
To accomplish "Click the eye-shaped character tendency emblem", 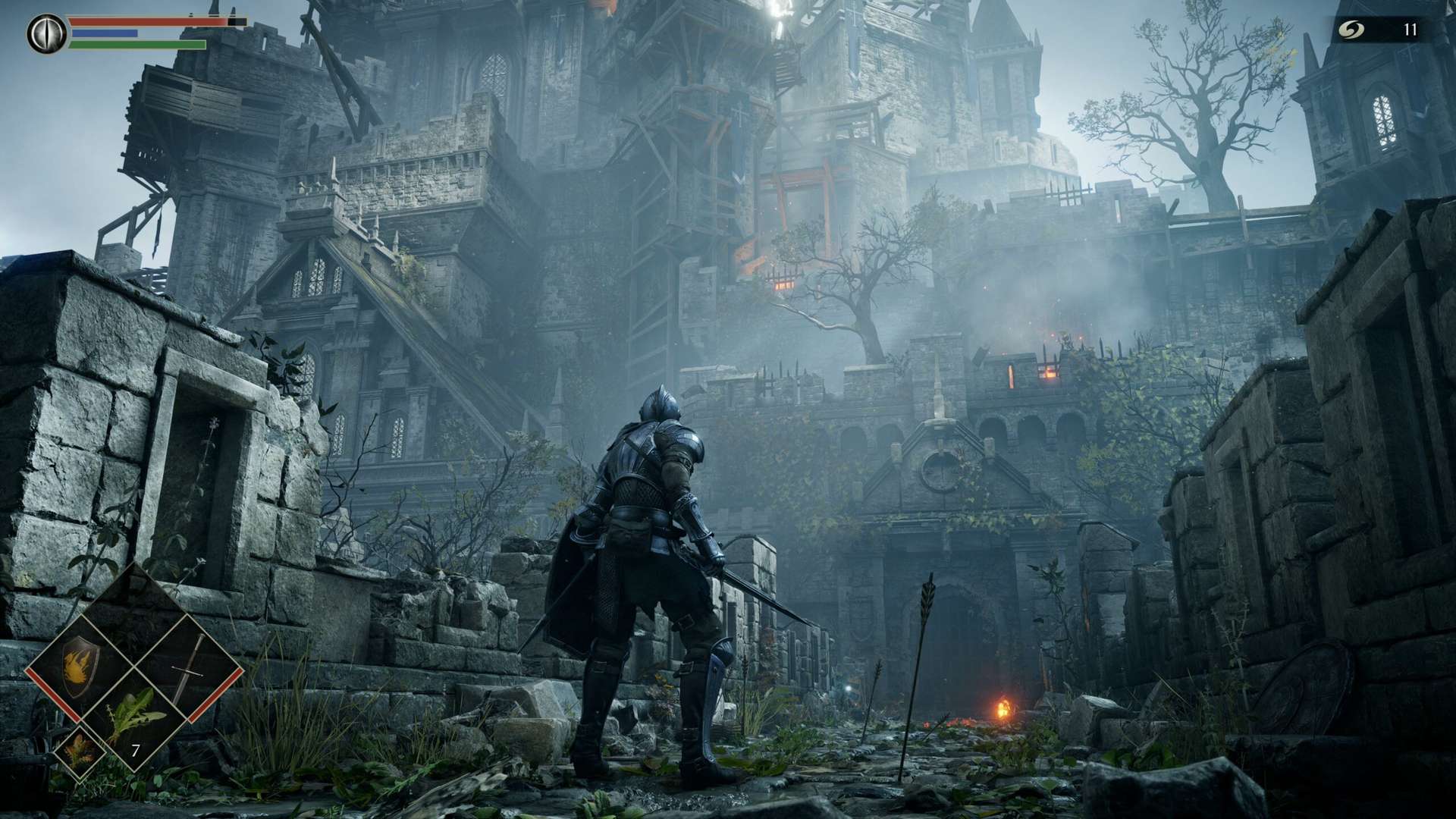I will [45, 32].
